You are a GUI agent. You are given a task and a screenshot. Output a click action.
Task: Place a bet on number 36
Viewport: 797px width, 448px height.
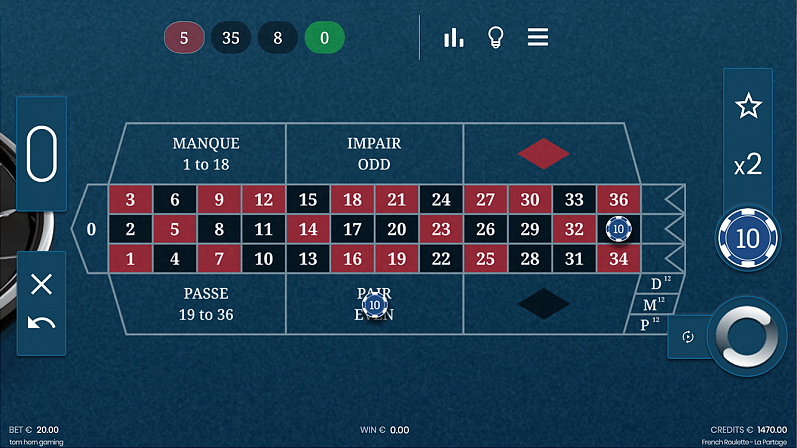pos(618,199)
